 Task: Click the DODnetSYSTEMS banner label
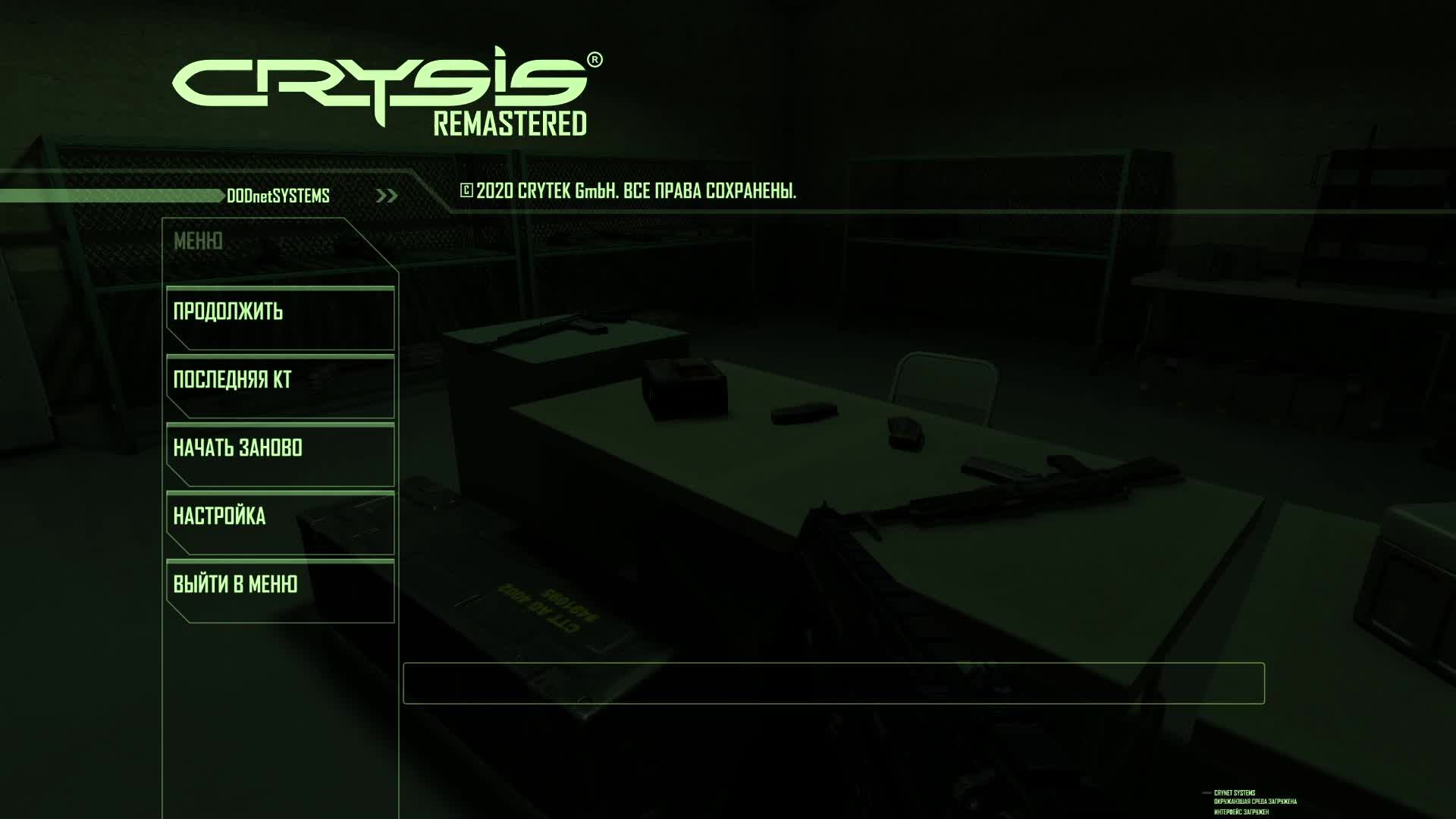(x=276, y=196)
